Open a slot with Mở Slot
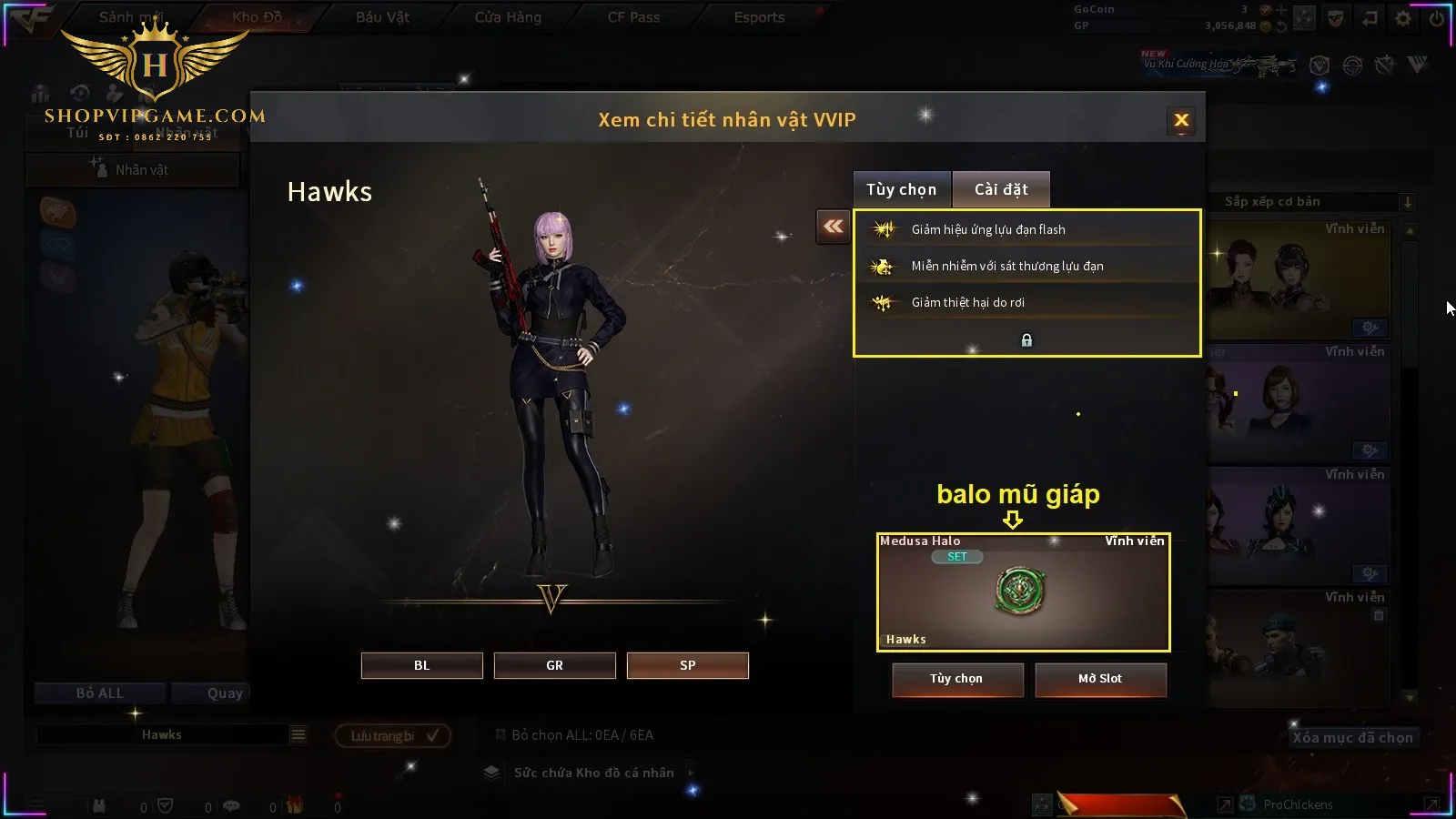 [1099, 679]
